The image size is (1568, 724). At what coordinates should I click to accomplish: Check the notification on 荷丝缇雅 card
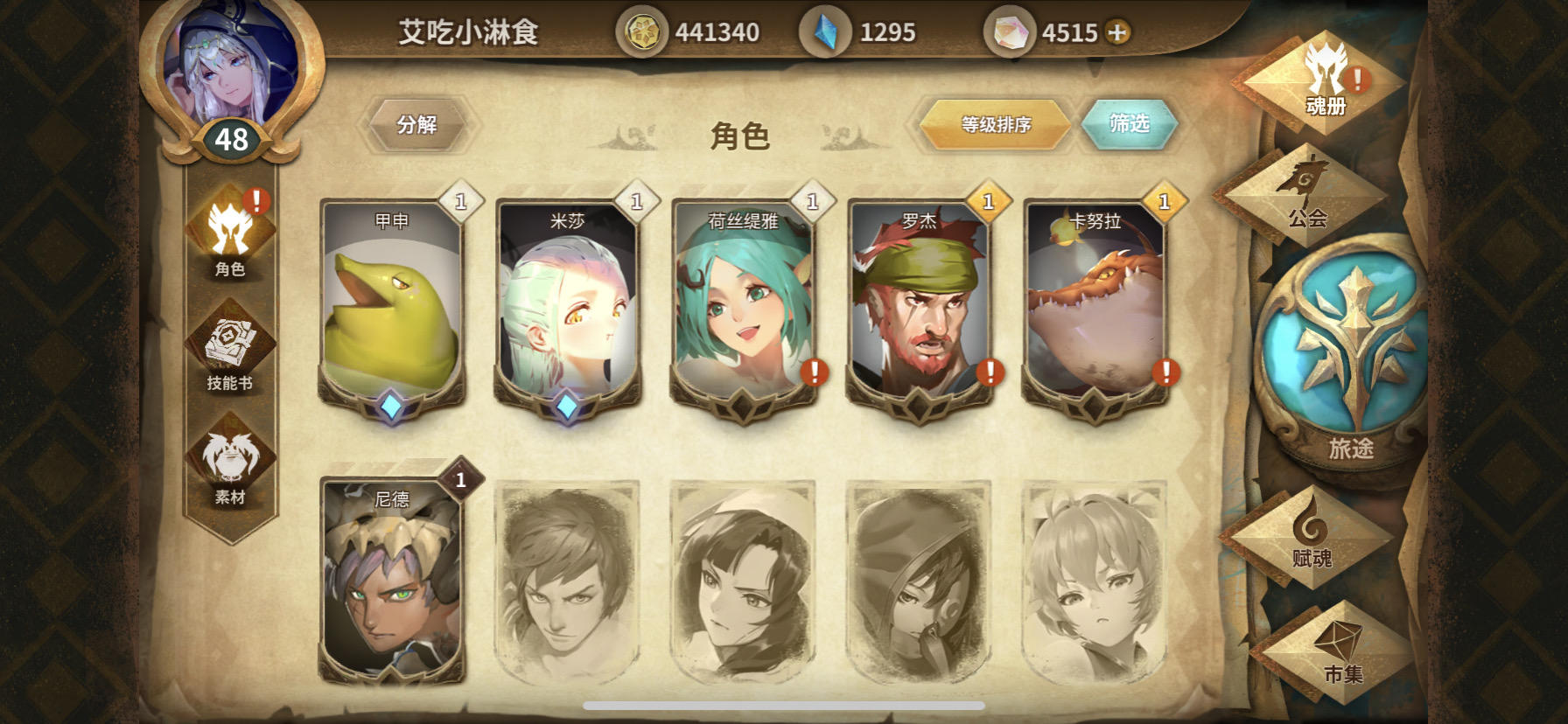tap(814, 374)
